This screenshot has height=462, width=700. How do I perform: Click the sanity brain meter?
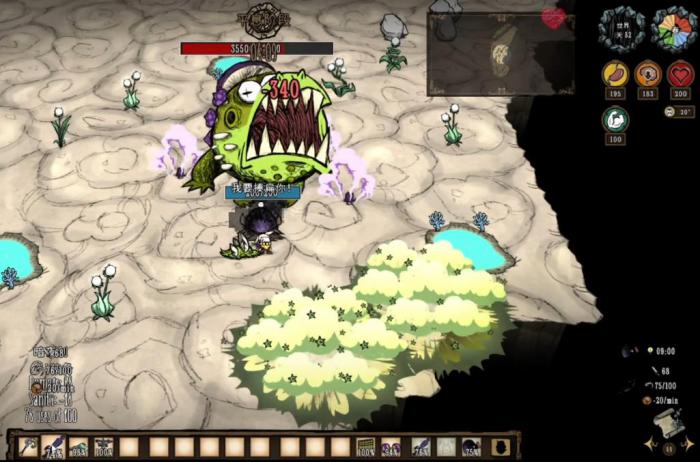[x=648, y=75]
